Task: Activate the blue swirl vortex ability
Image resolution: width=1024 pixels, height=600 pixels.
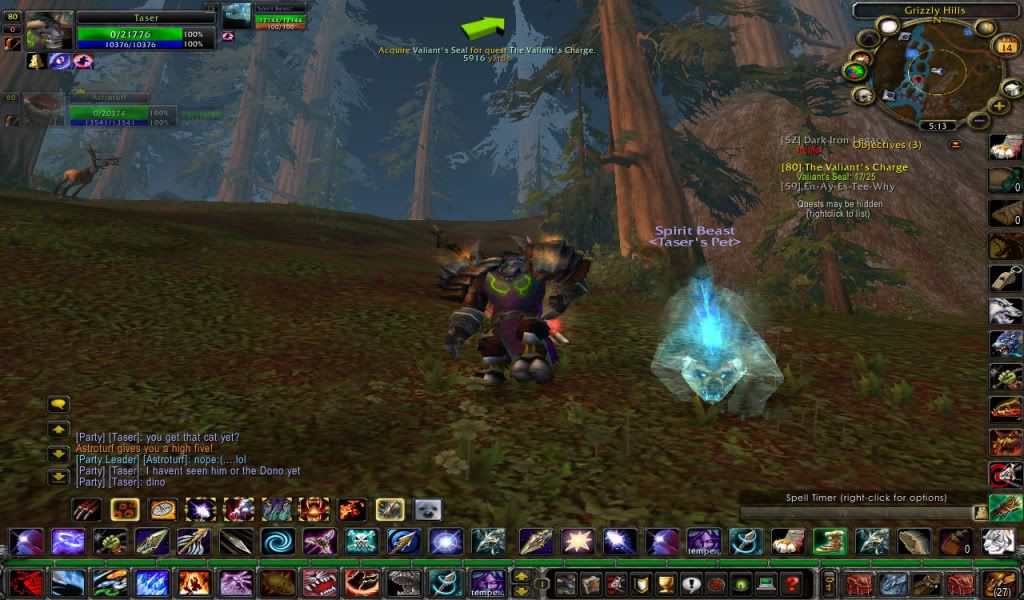Action: point(276,542)
